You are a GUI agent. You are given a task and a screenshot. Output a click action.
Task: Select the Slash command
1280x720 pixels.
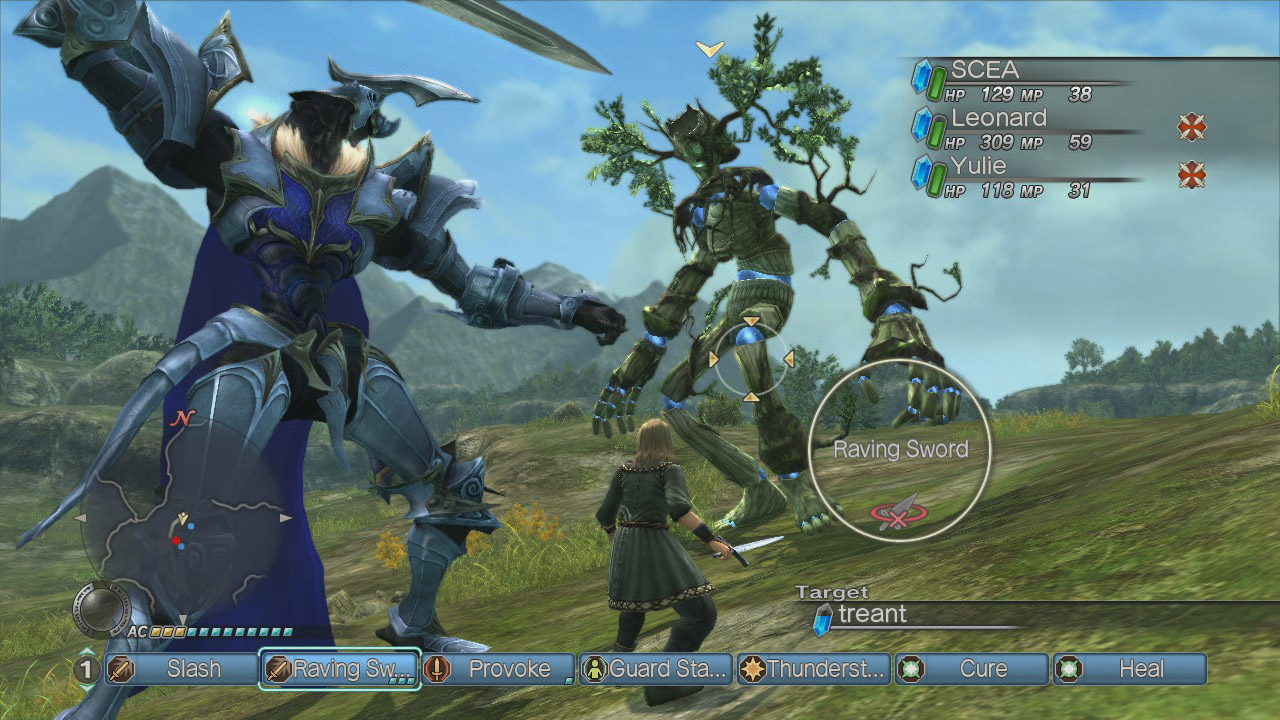click(x=182, y=669)
